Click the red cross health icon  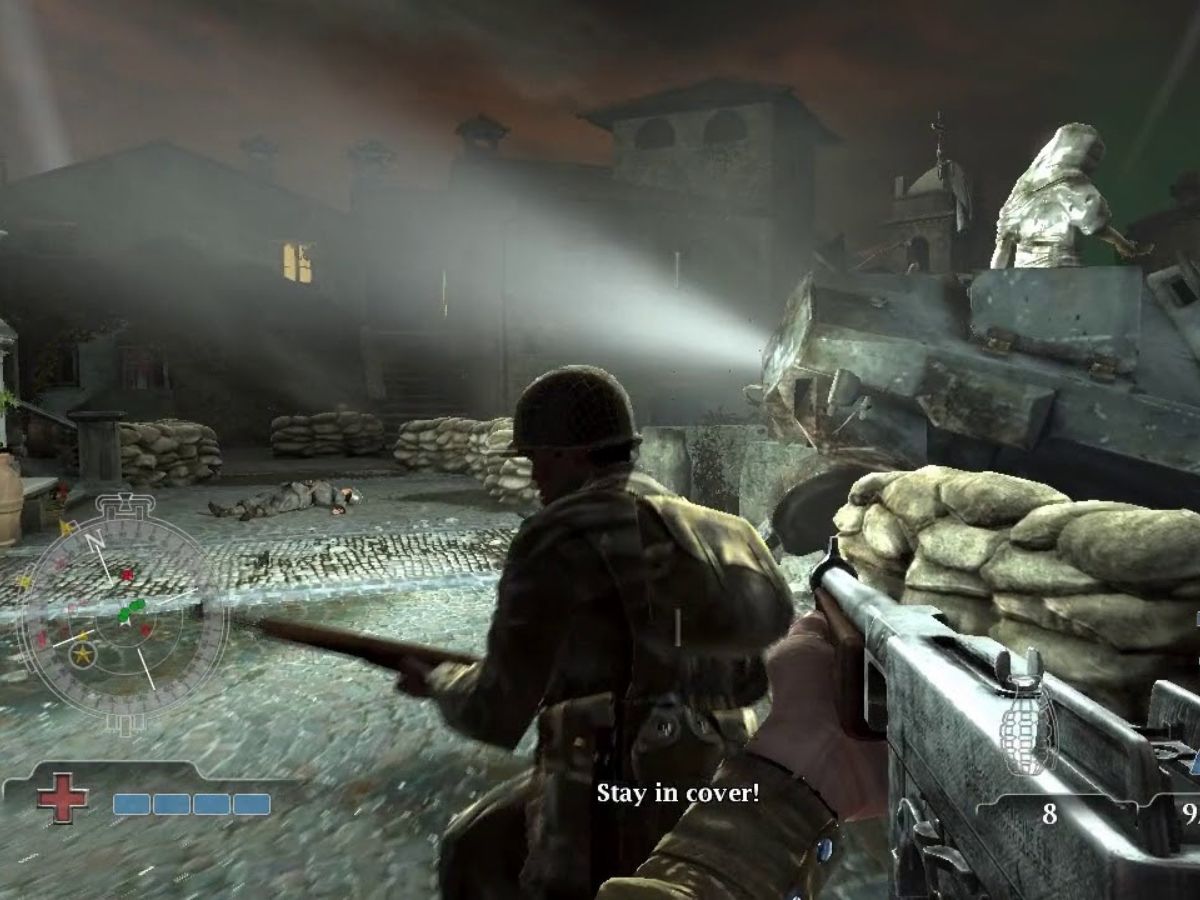coord(62,799)
